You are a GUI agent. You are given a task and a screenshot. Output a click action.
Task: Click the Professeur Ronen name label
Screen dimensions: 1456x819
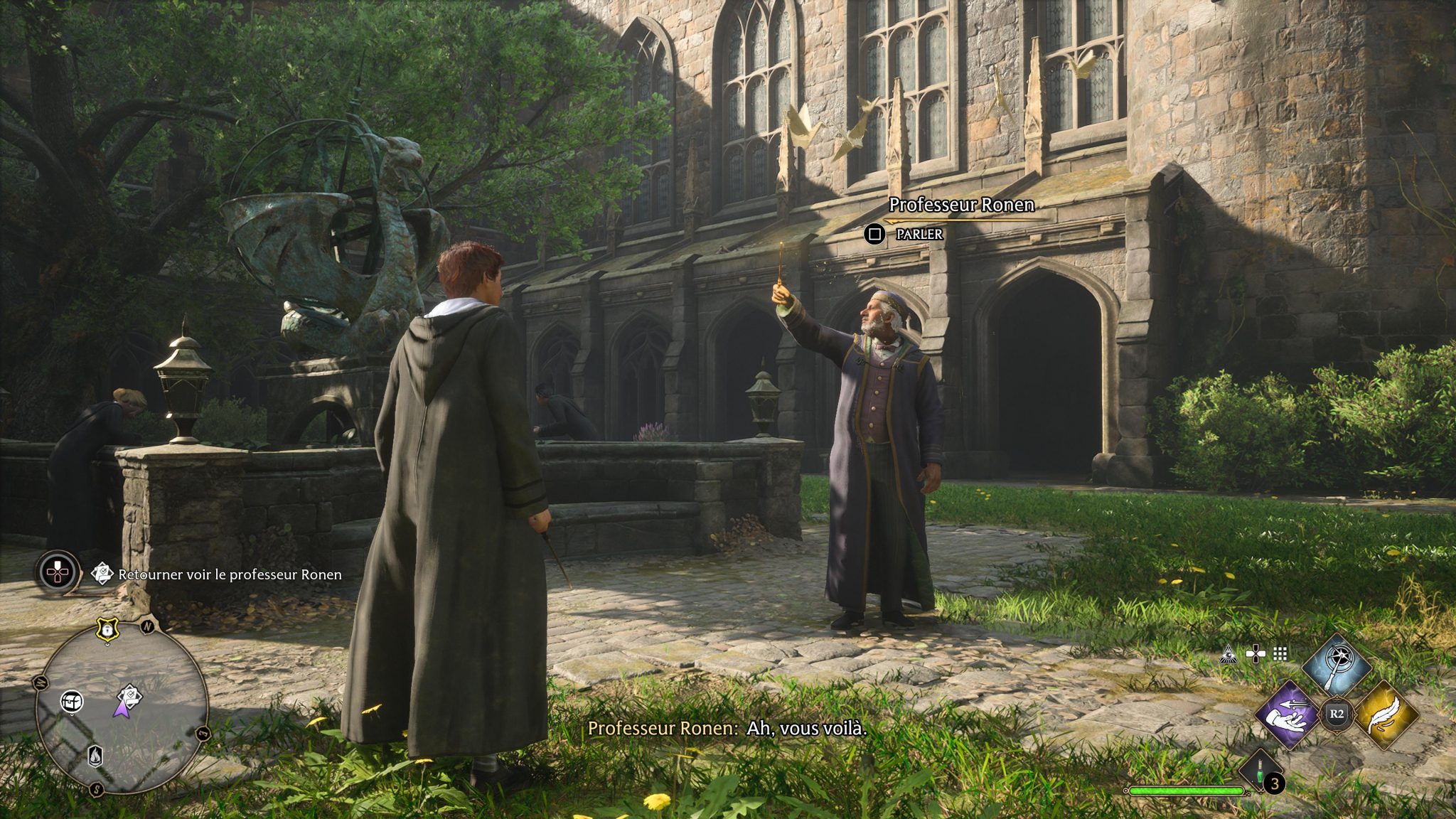tap(963, 203)
